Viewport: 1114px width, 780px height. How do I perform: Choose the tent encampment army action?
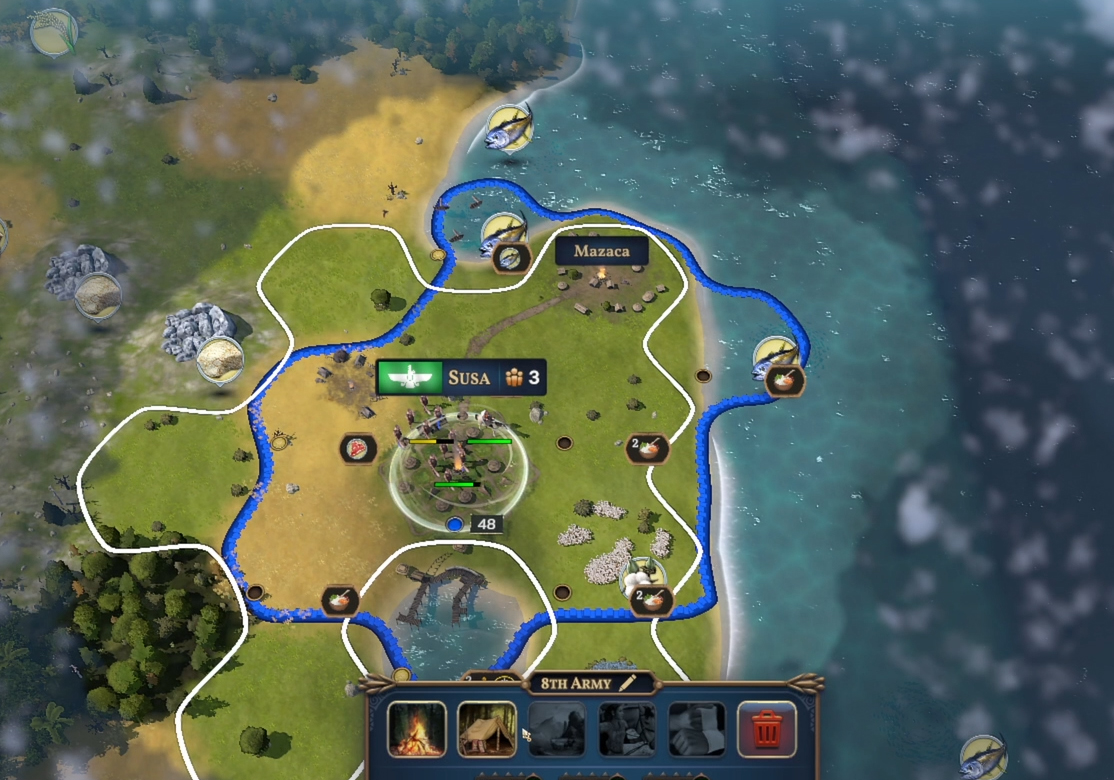(487, 729)
